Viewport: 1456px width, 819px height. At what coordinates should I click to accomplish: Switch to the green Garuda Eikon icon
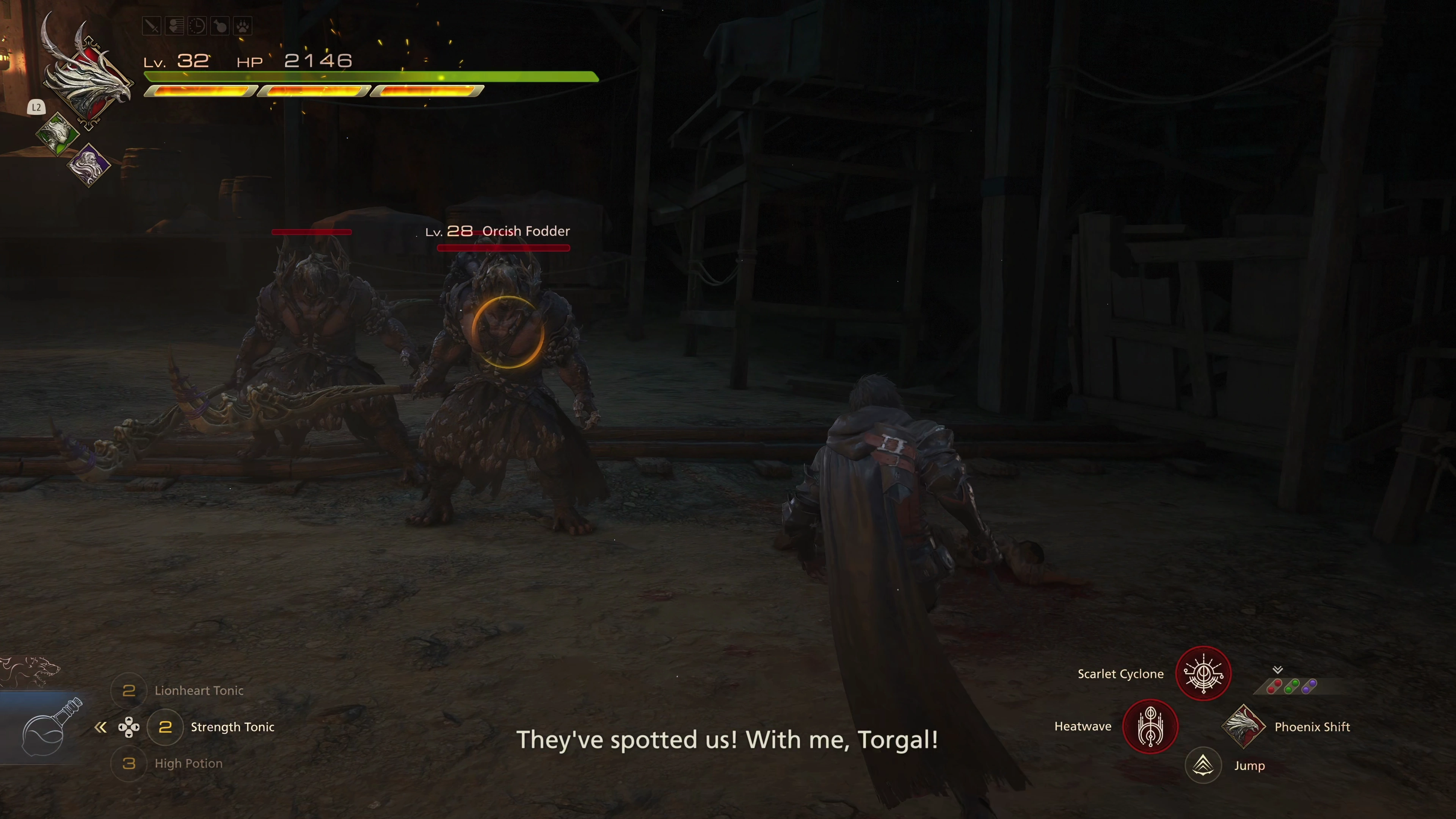coord(57,133)
